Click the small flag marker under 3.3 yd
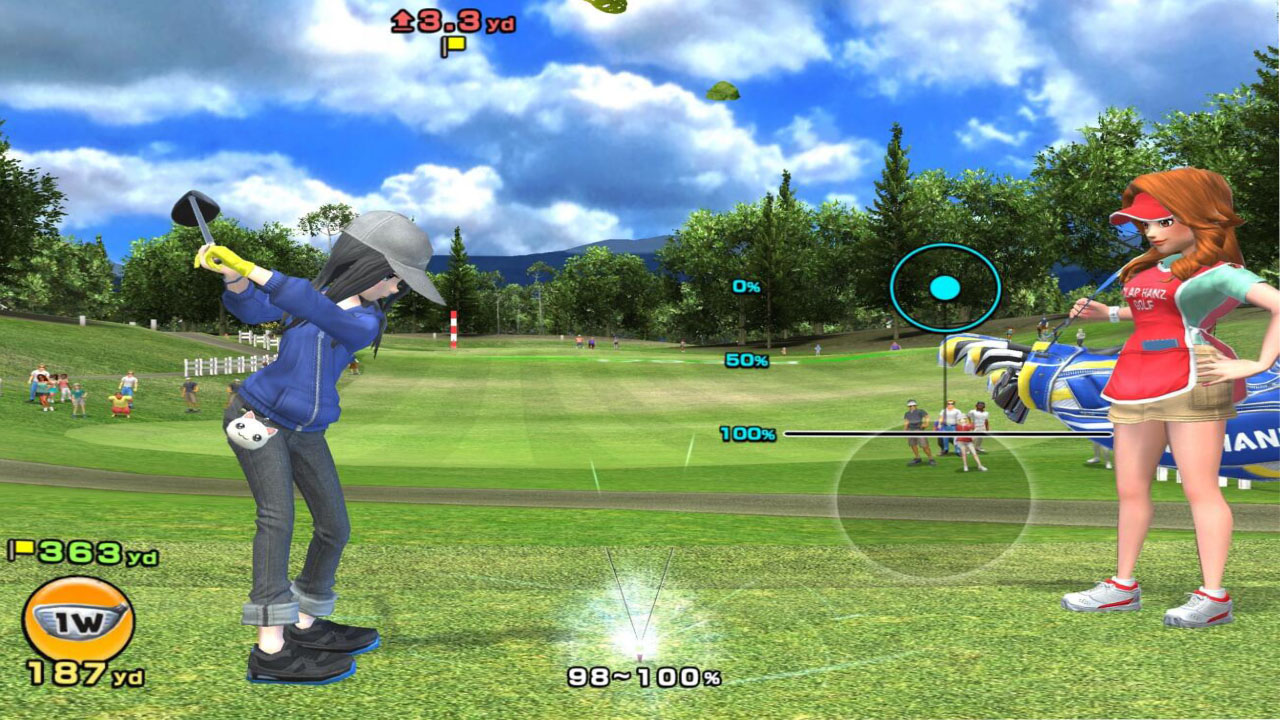 point(452,45)
